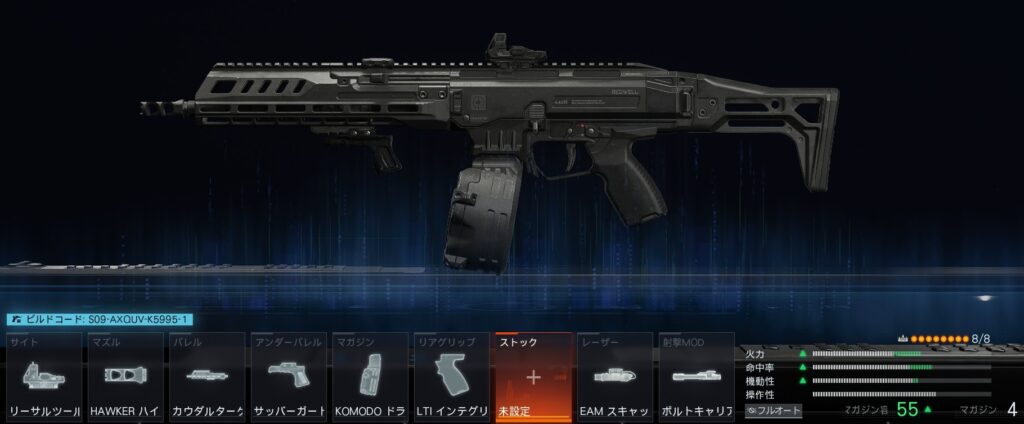
Task: Choose the バレル barrel attachment slot
Action: click(x=207, y=378)
